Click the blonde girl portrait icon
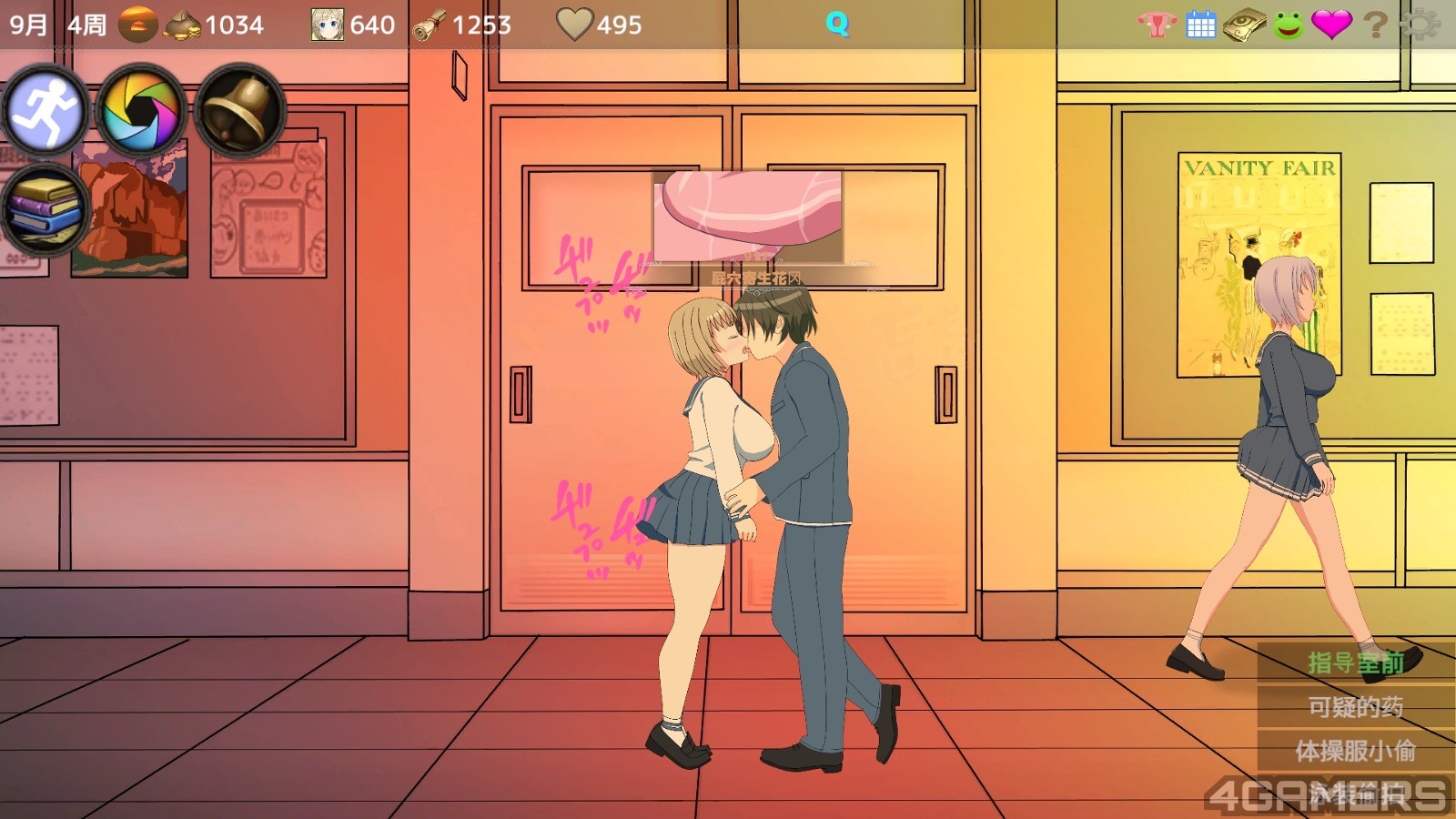Viewport: 1456px width, 819px height. pyautogui.click(x=327, y=25)
